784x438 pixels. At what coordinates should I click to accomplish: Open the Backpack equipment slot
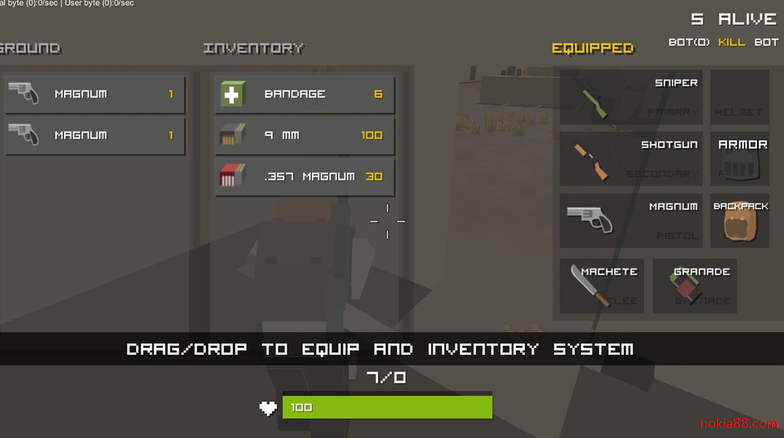click(740, 220)
